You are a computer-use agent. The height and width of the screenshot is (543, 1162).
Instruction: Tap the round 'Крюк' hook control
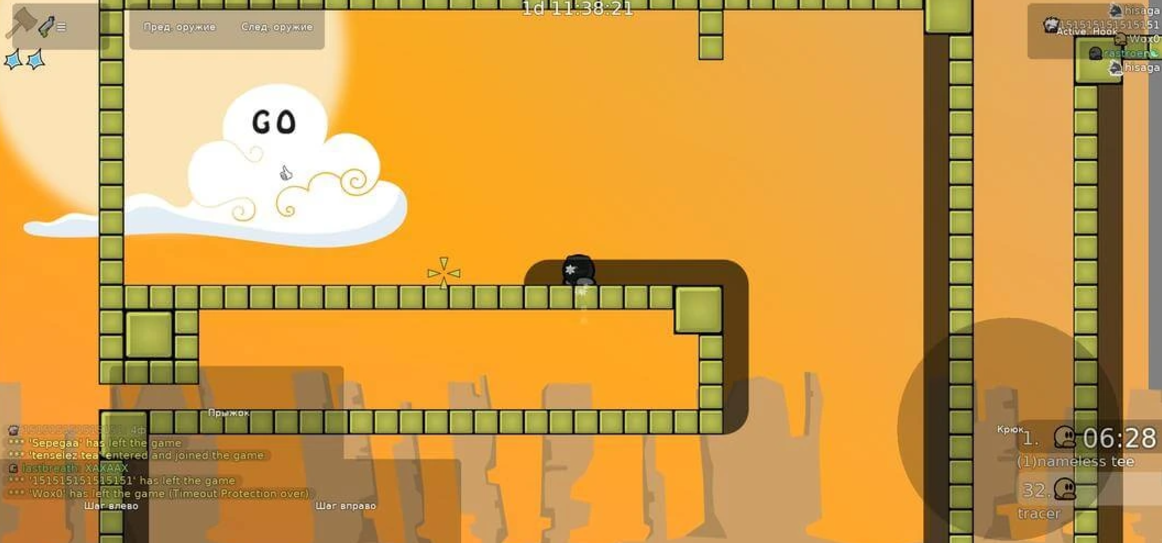coord(1008,430)
